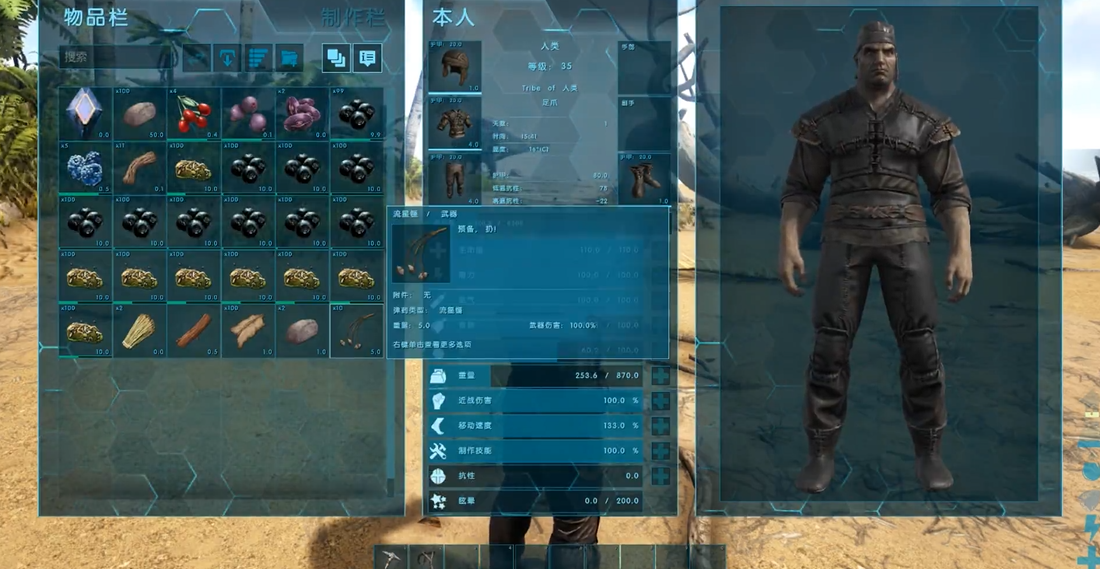Select the equipped leather shirt slot
Viewport: 1100px width, 569px height.
455,124
